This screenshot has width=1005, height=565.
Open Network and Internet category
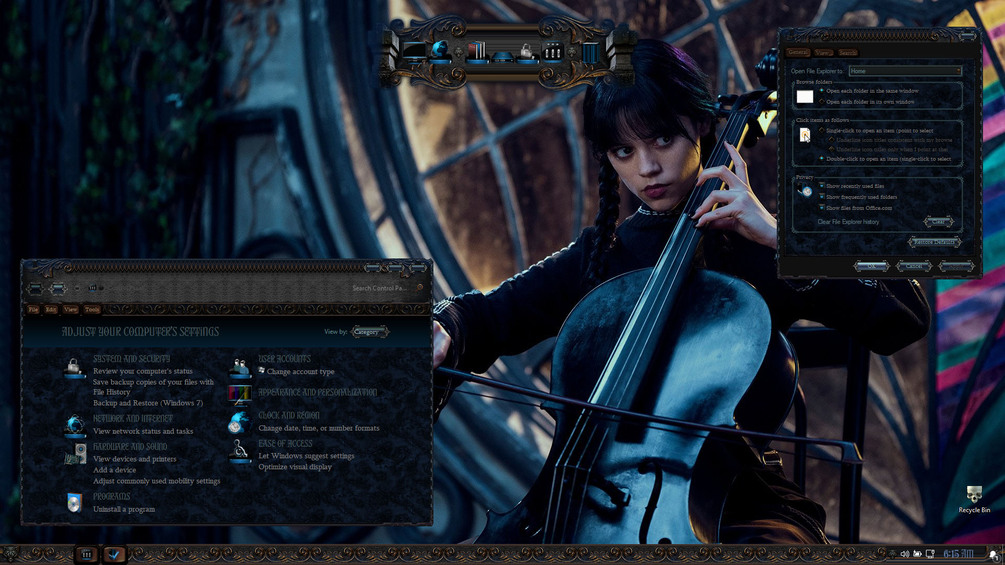click(132, 419)
